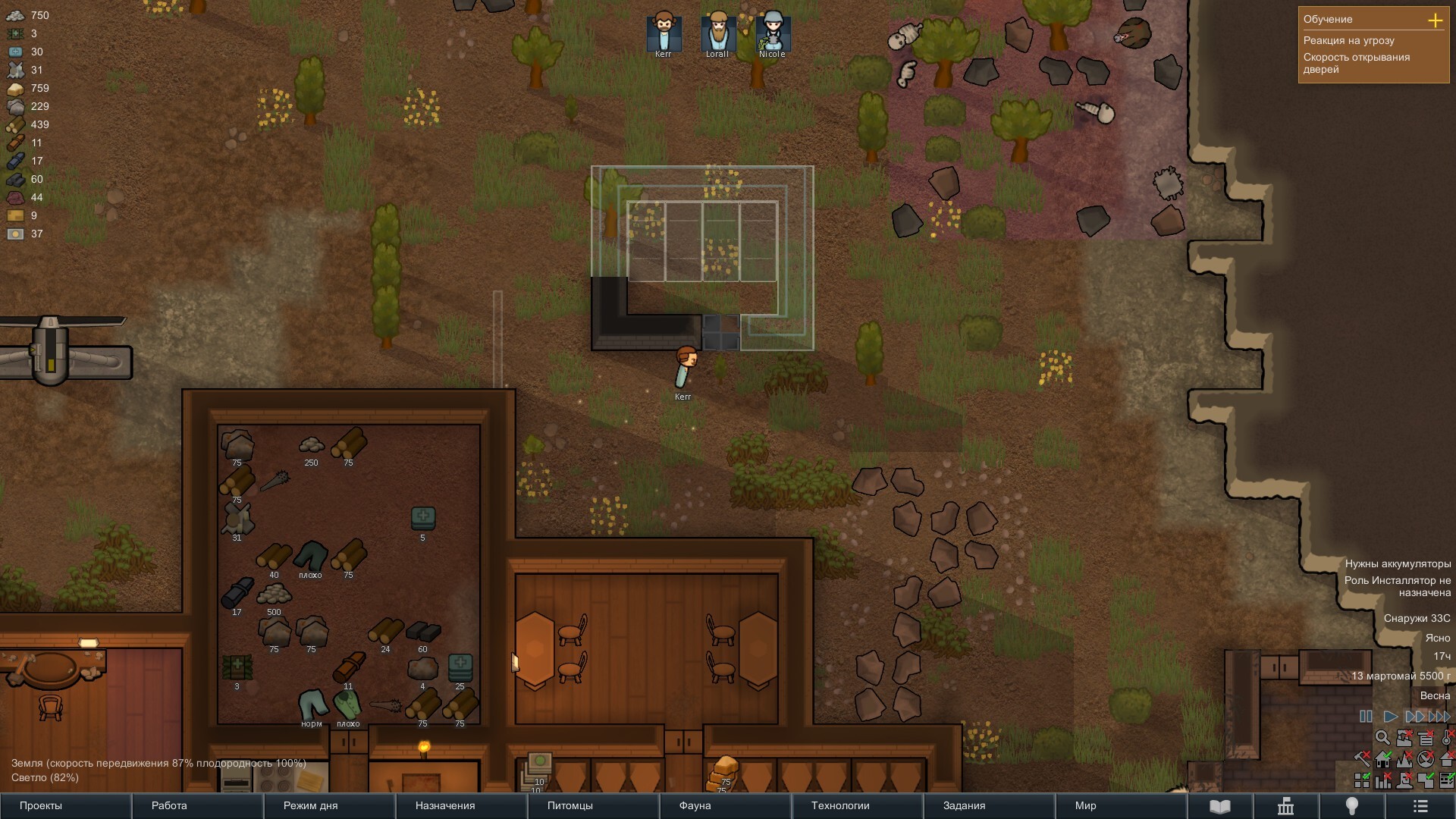Open the main menu list icon
The height and width of the screenshot is (819, 1456).
coord(1420,806)
